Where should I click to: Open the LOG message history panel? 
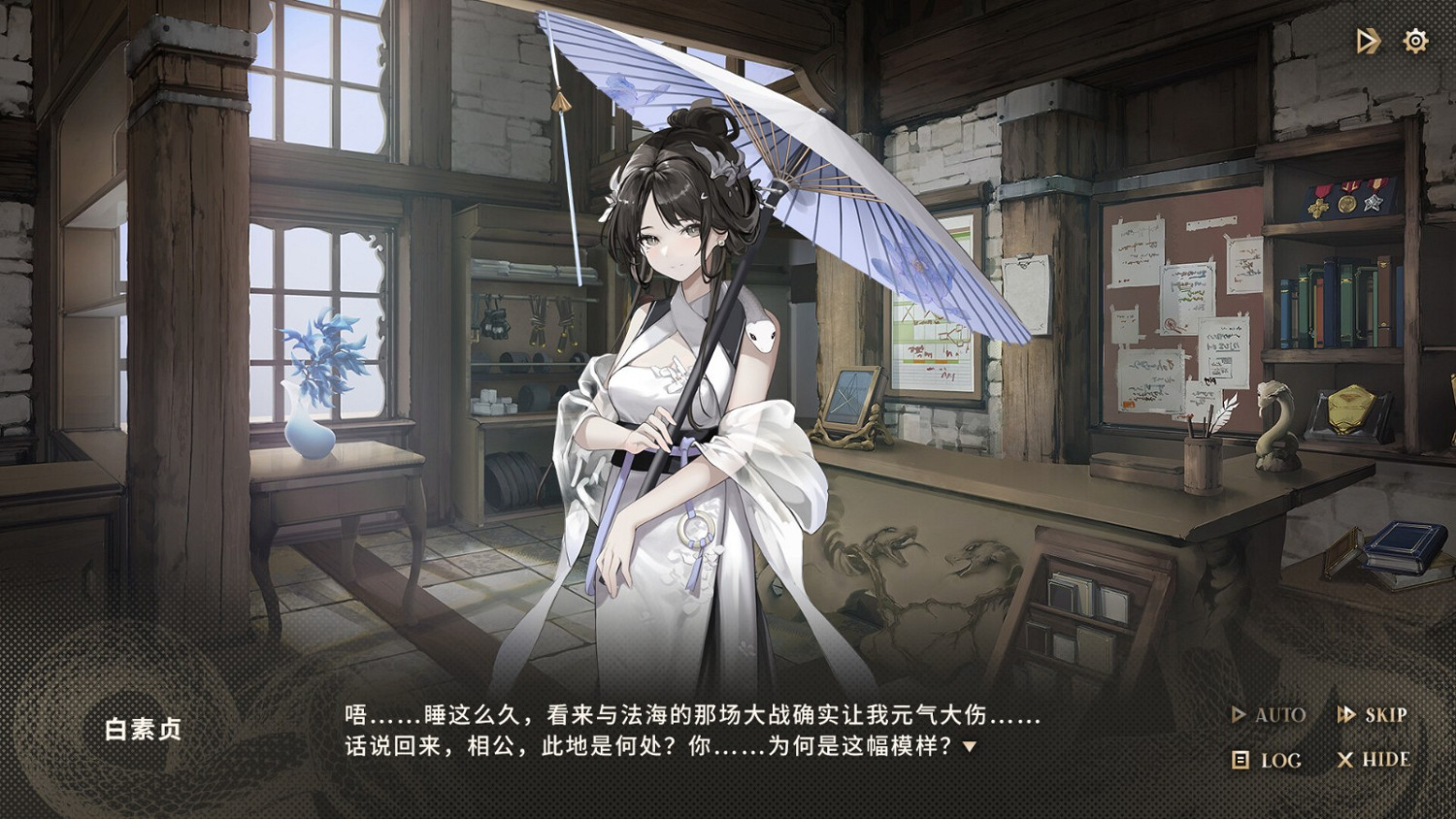1274,761
